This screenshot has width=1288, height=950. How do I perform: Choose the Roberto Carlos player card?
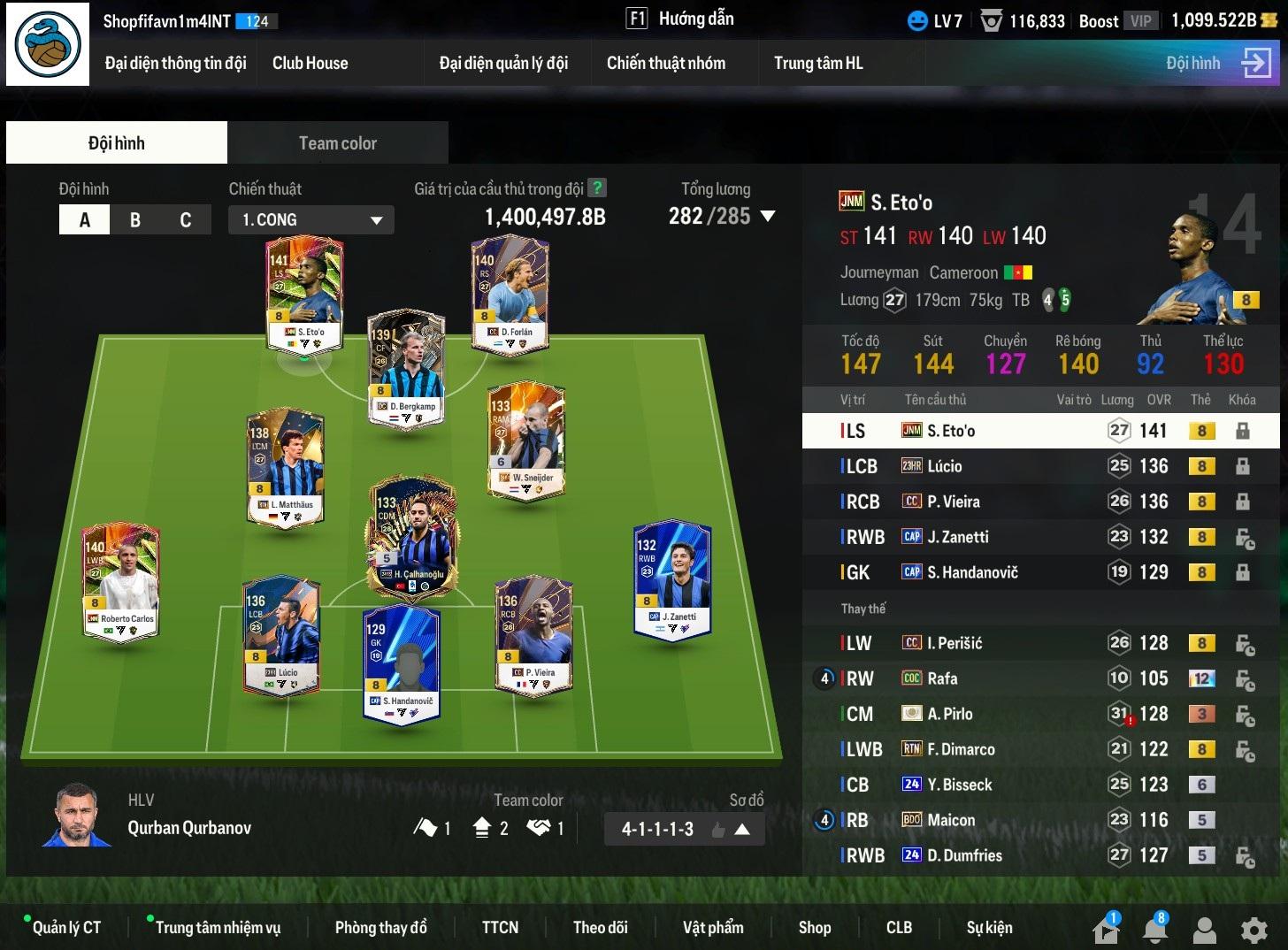coord(120,579)
